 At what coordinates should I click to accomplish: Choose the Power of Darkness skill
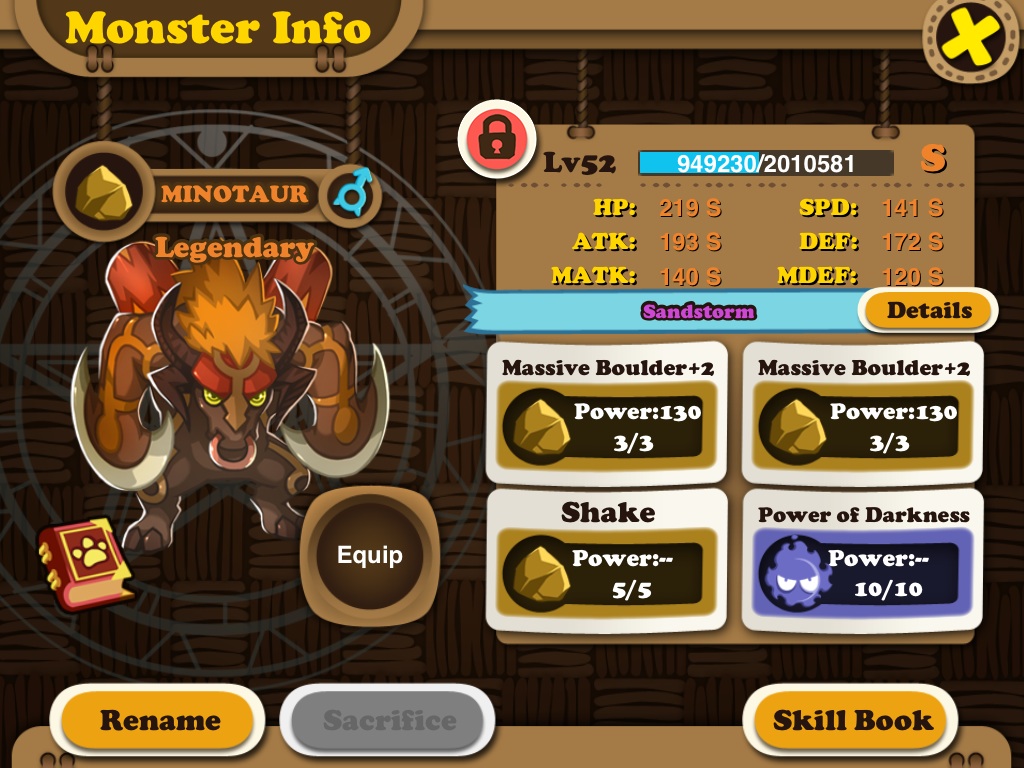(863, 560)
